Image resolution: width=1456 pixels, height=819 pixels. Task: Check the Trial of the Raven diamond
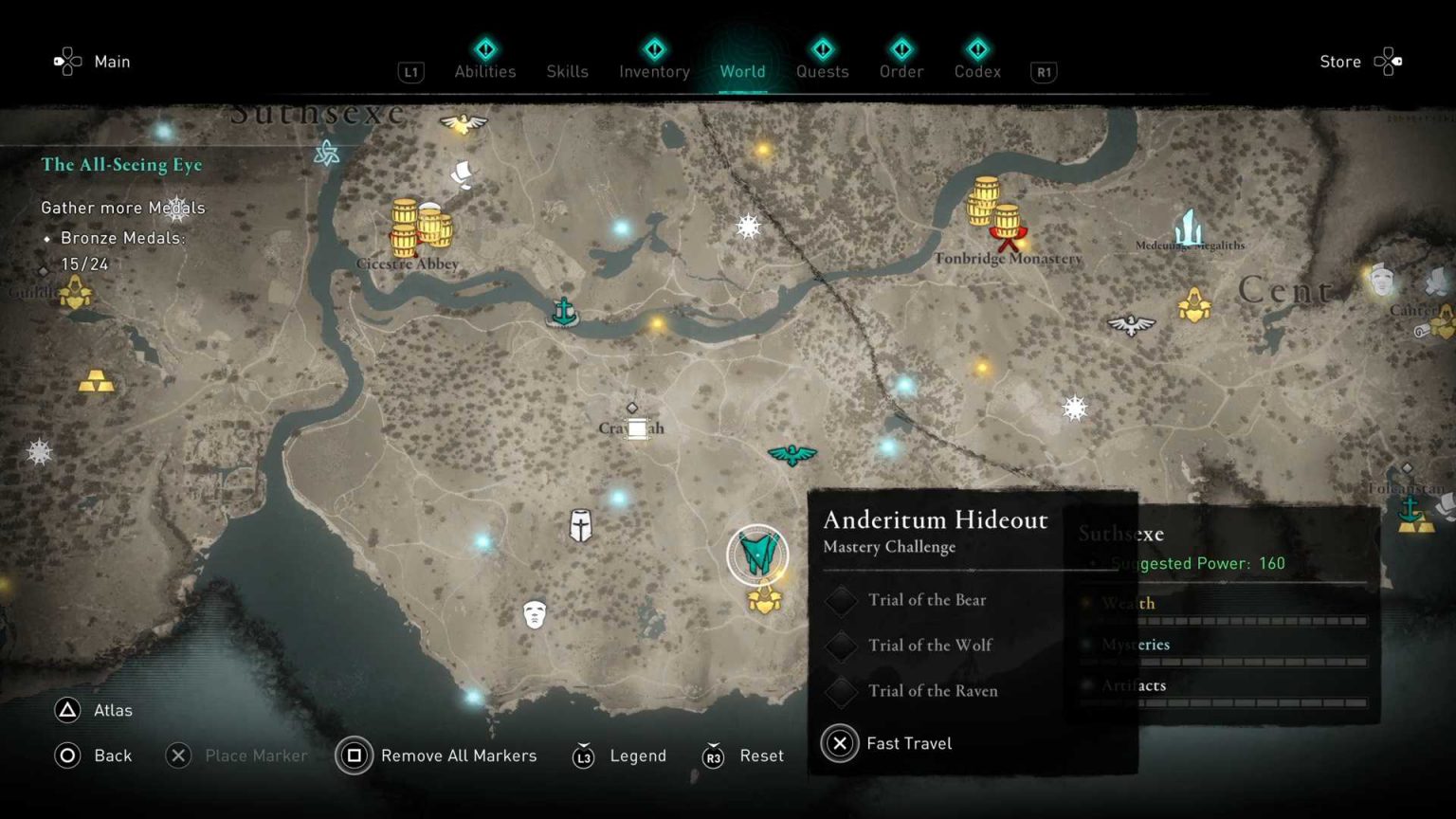click(x=840, y=691)
